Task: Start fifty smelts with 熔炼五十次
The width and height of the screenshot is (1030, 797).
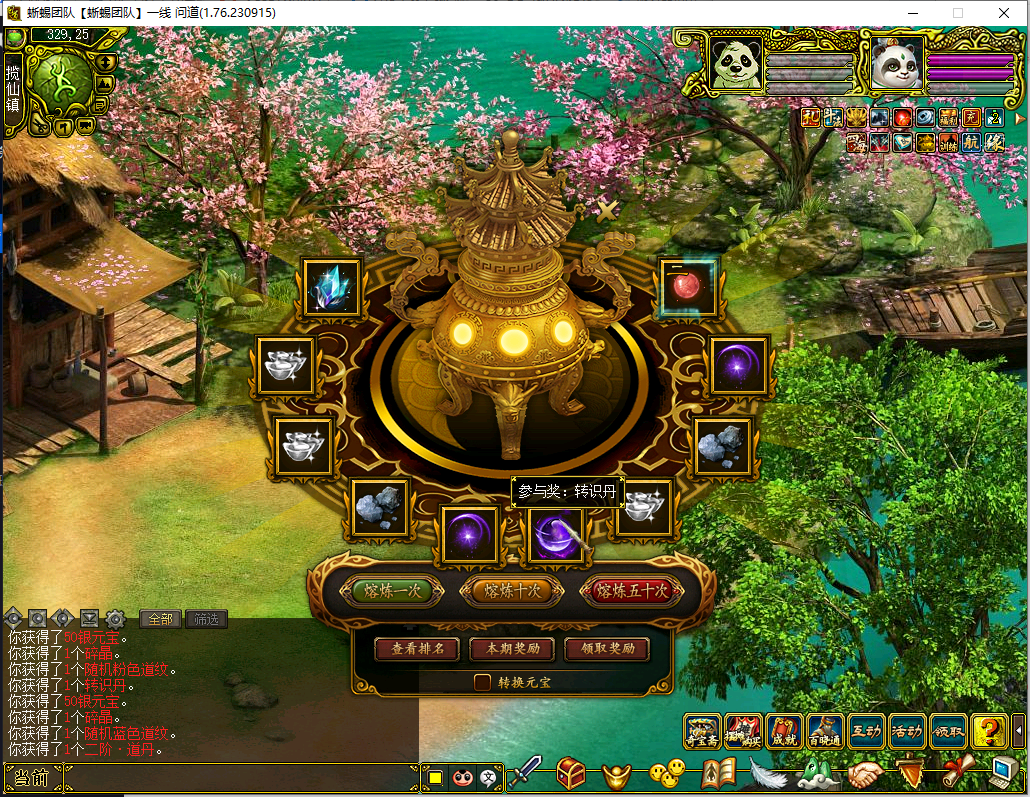Action: point(632,591)
